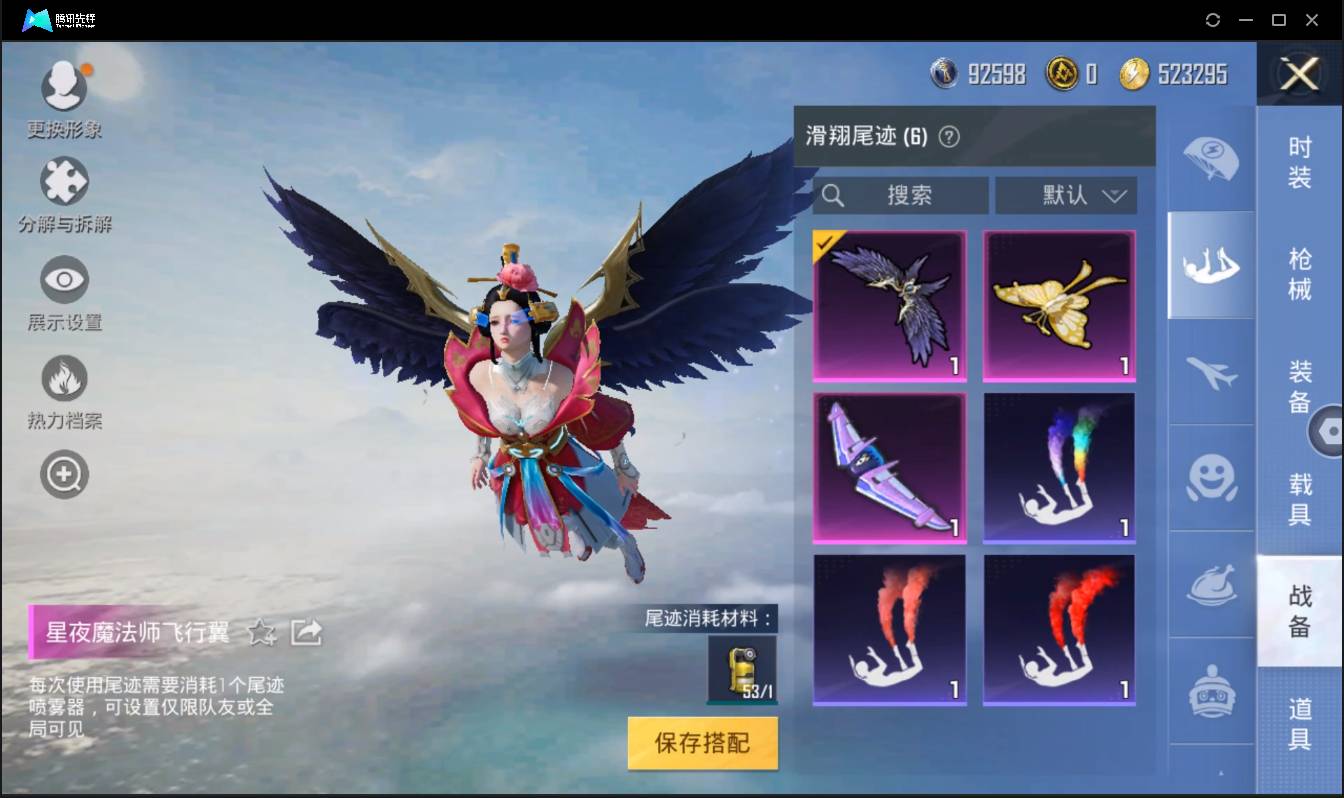Image resolution: width=1344 pixels, height=798 pixels.
Task: Select the rainbow smoke trail thumbnail
Action: point(1059,467)
